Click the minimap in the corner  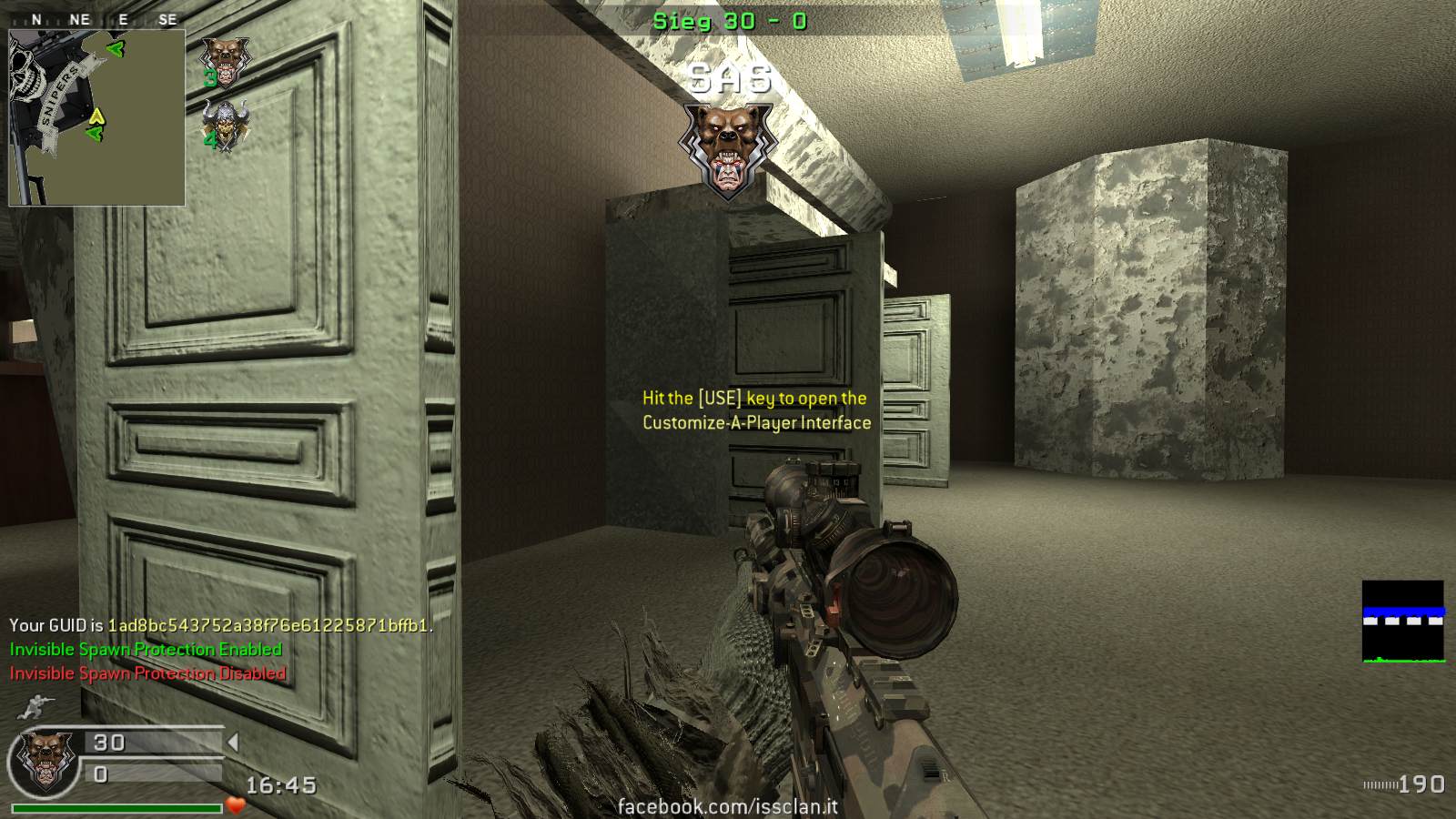tap(96, 117)
